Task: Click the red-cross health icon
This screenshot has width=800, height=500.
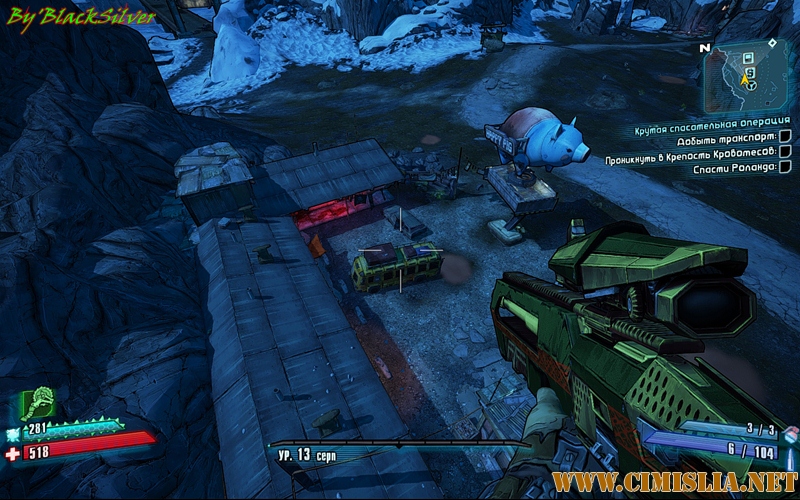Action: pos(12,453)
